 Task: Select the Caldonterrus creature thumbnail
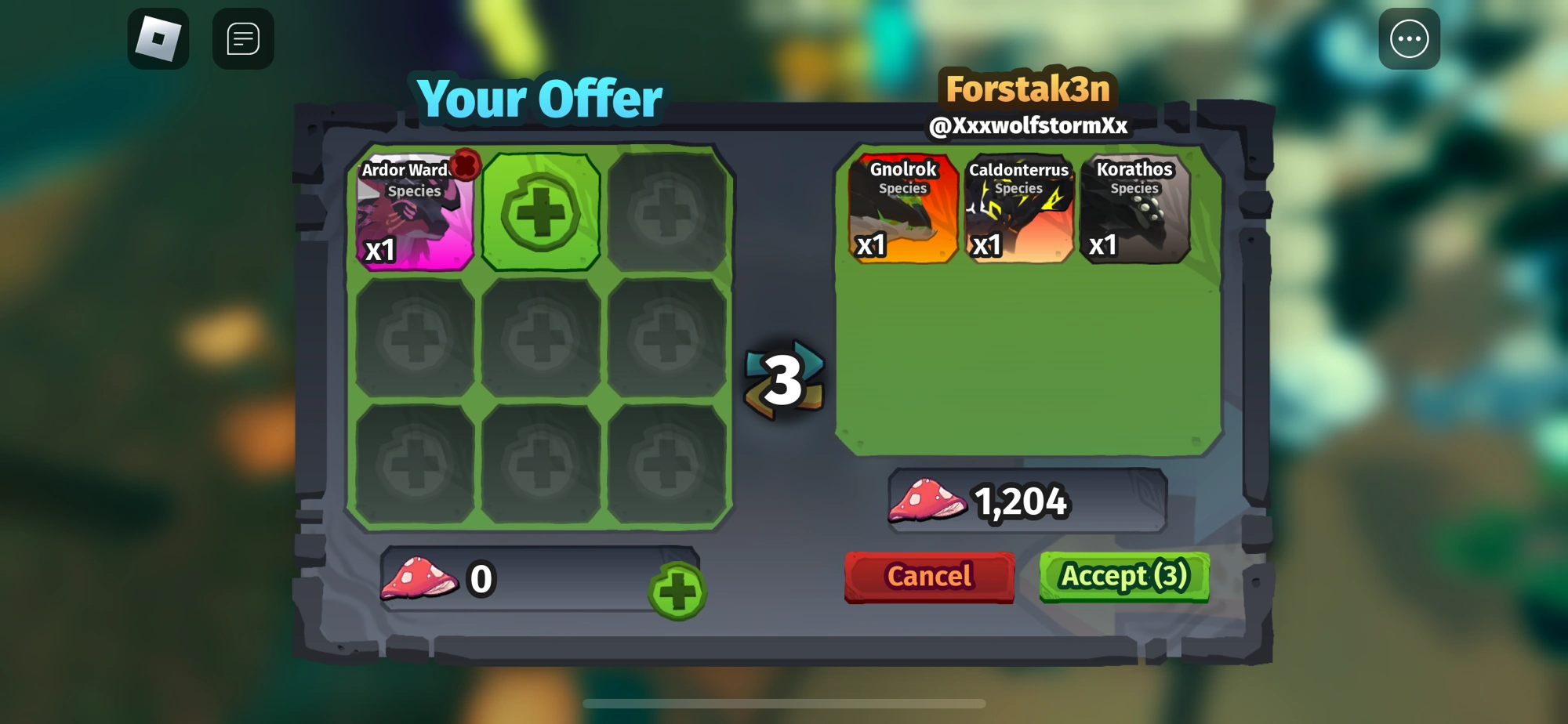pyautogui.click(x=1018, y=208)
